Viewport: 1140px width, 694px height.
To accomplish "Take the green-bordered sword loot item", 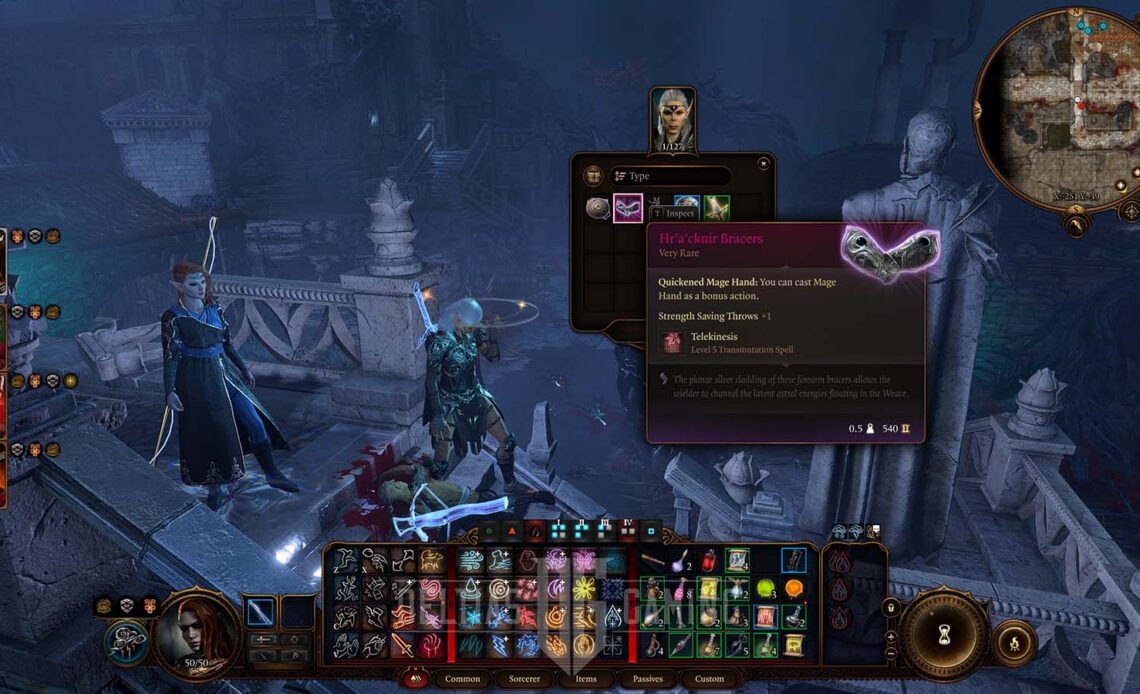I will pos(716,208).
